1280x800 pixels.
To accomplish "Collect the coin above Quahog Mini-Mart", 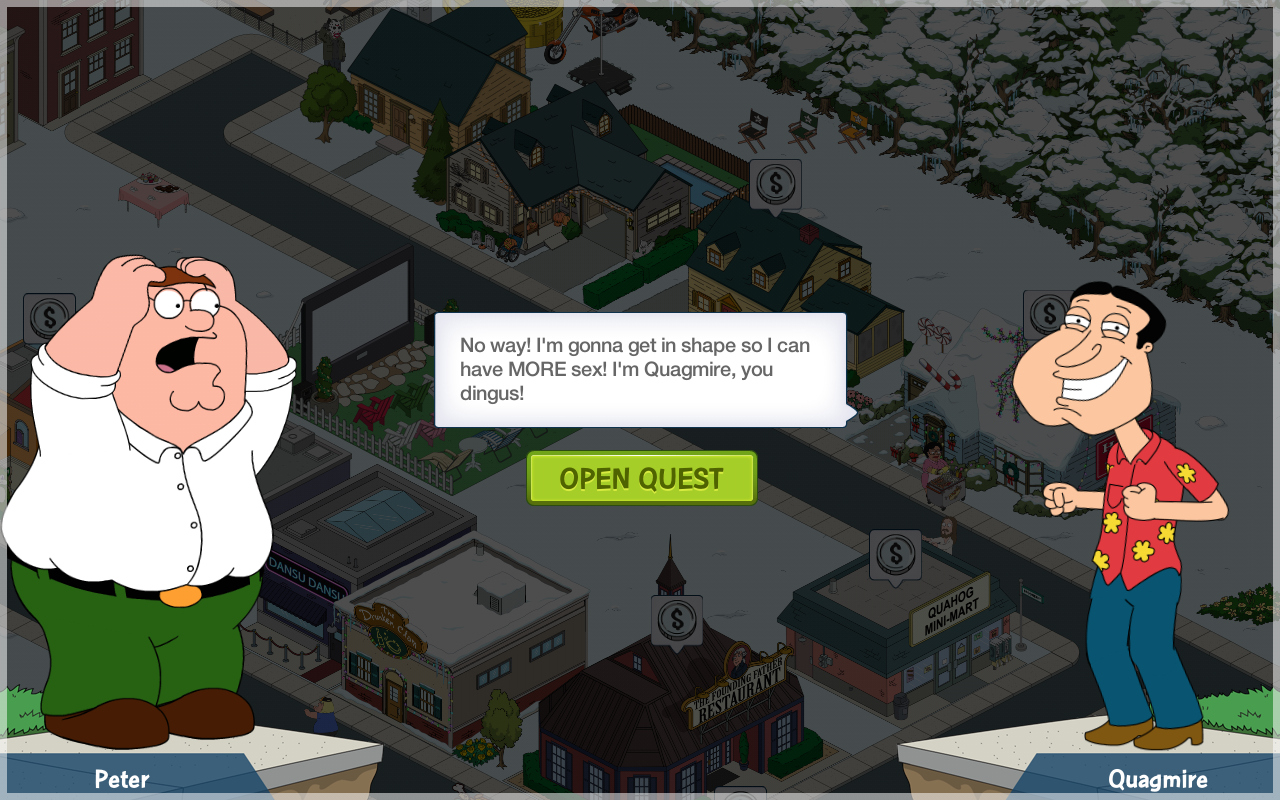I will pos(895,554).
